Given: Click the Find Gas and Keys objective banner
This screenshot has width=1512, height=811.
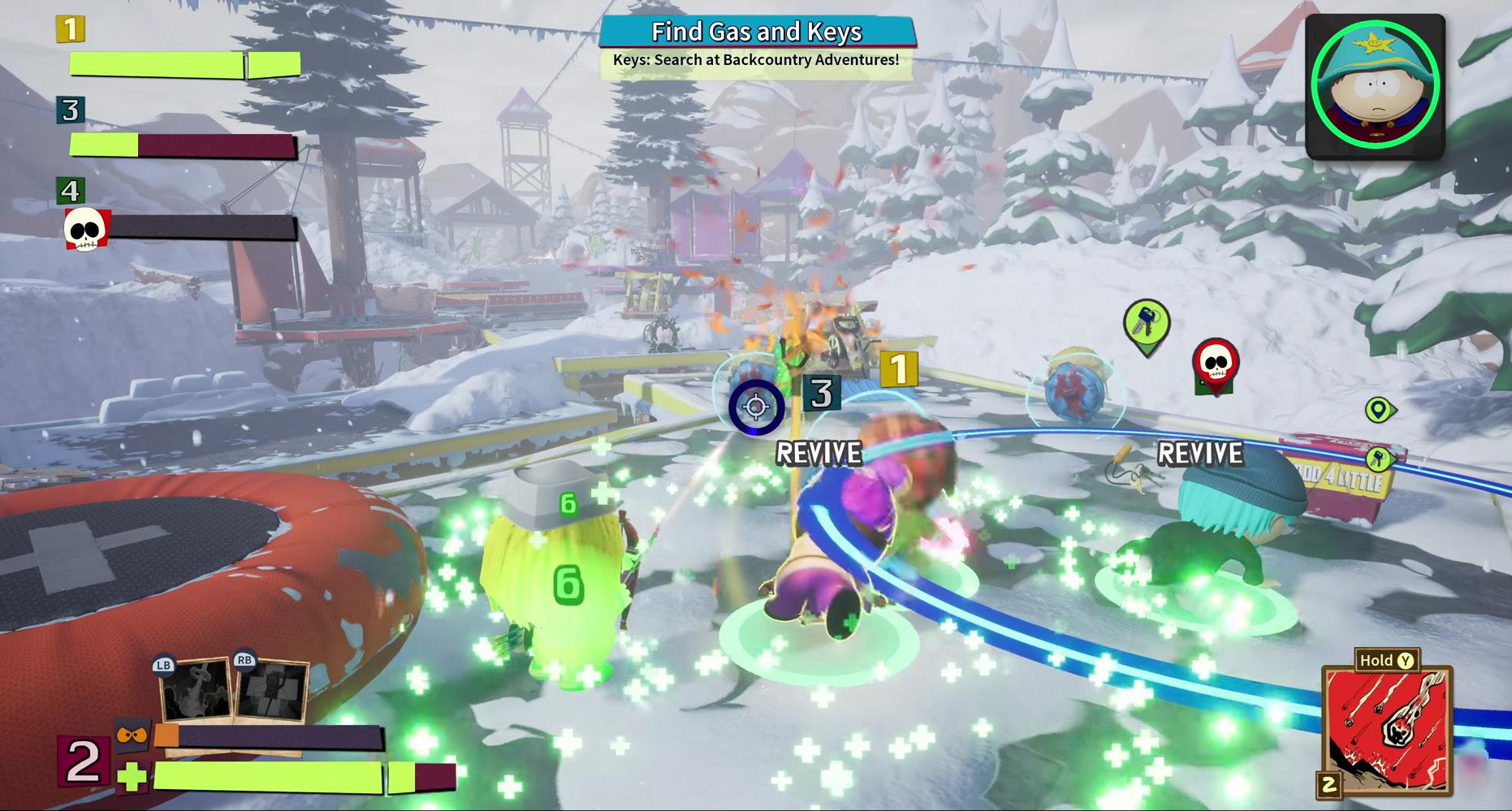Looking at the screenshot, I should point(757,32).
